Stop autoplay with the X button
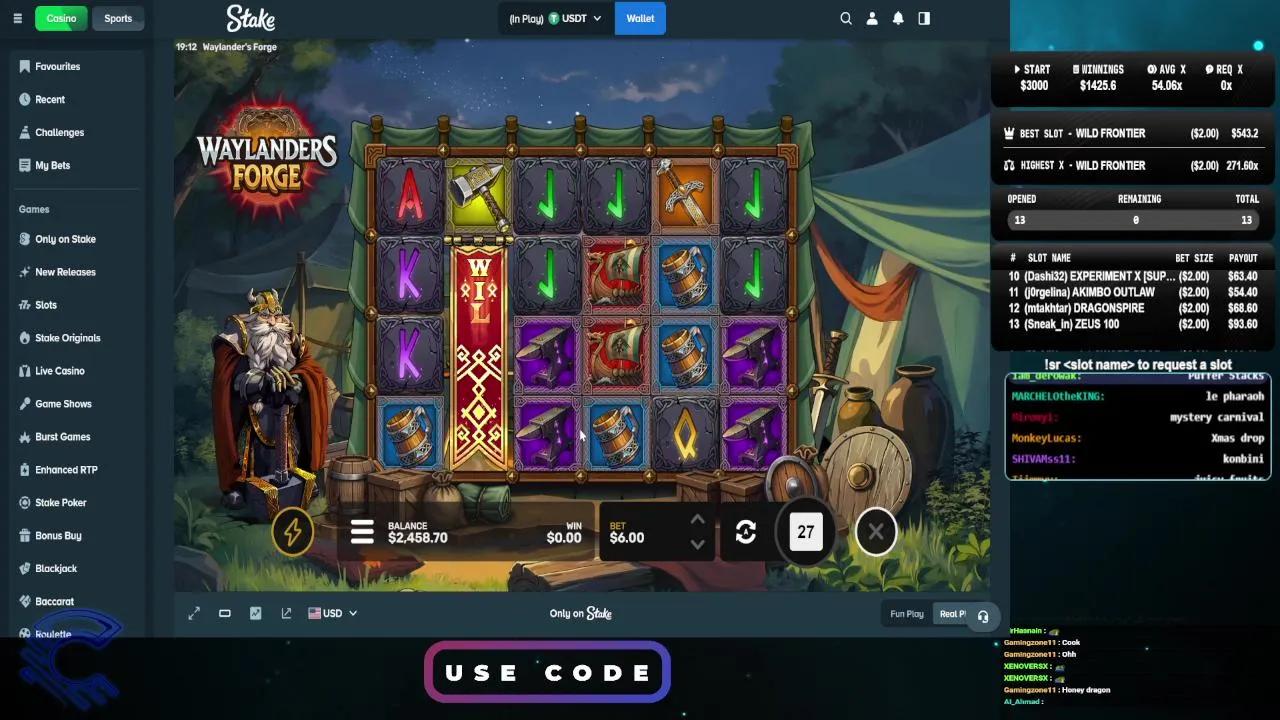Image resolution: width=1280 pixels, height=720 pixels. [875, 531]
